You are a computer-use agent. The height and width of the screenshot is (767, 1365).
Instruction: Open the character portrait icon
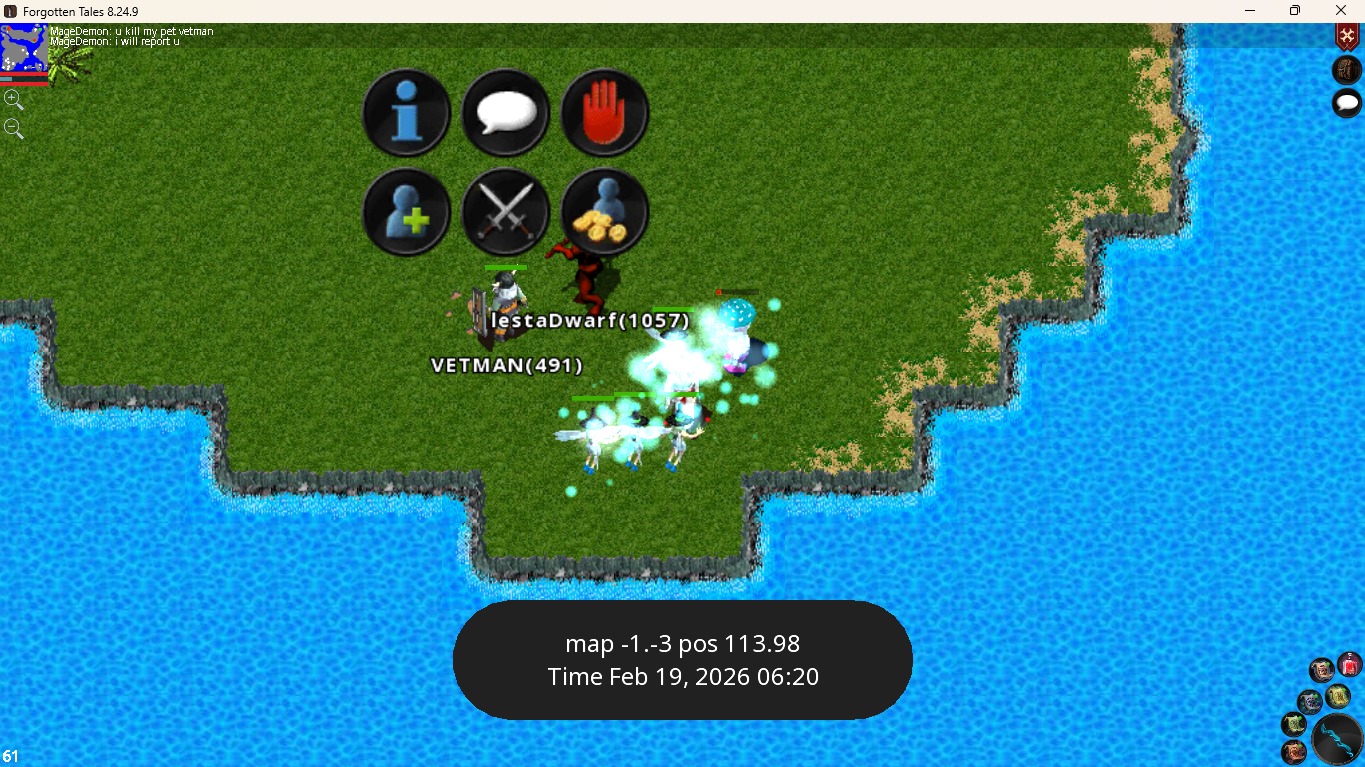tap(1347, 70)
